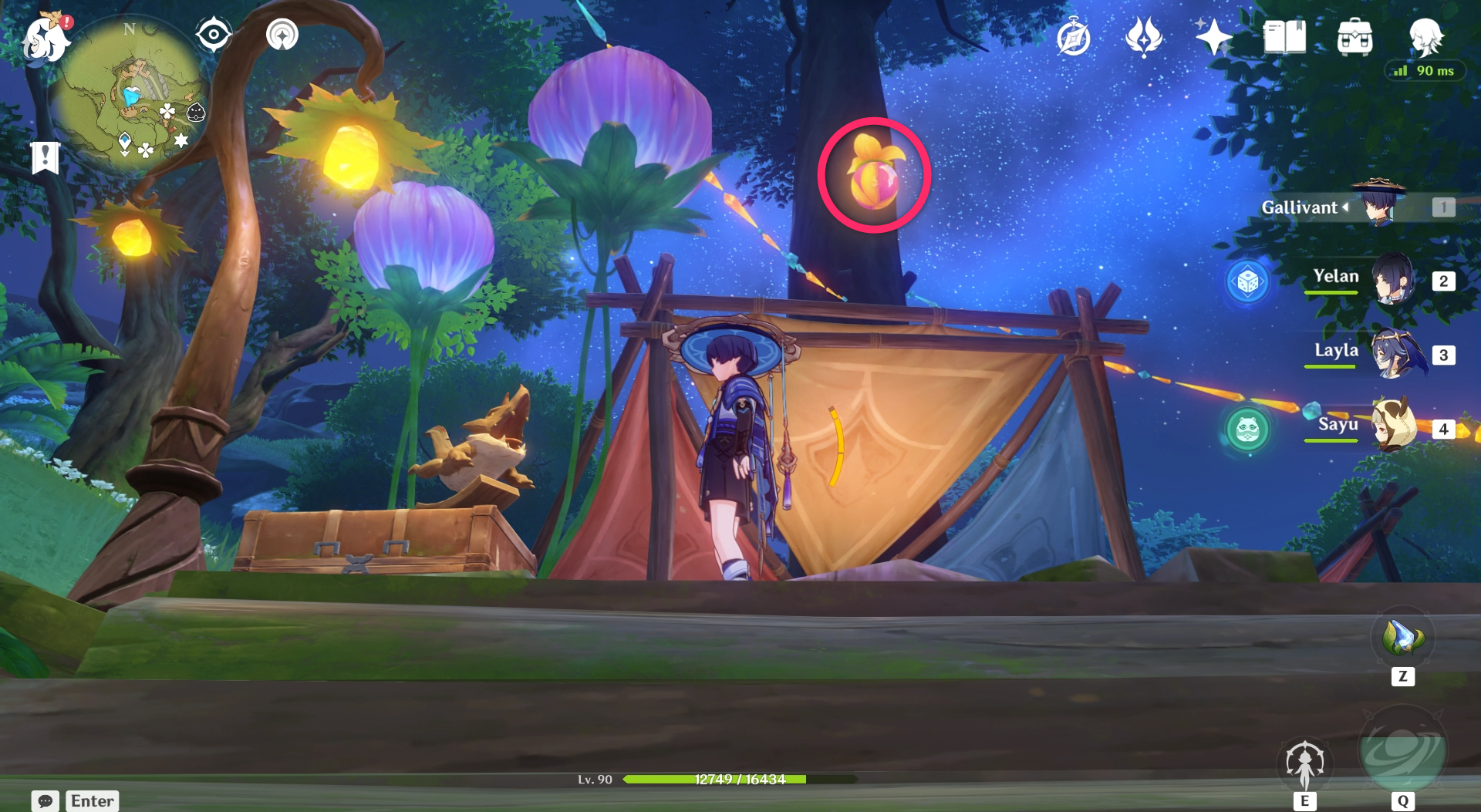Open the Events flame icon

click(x=1144, y=37)
